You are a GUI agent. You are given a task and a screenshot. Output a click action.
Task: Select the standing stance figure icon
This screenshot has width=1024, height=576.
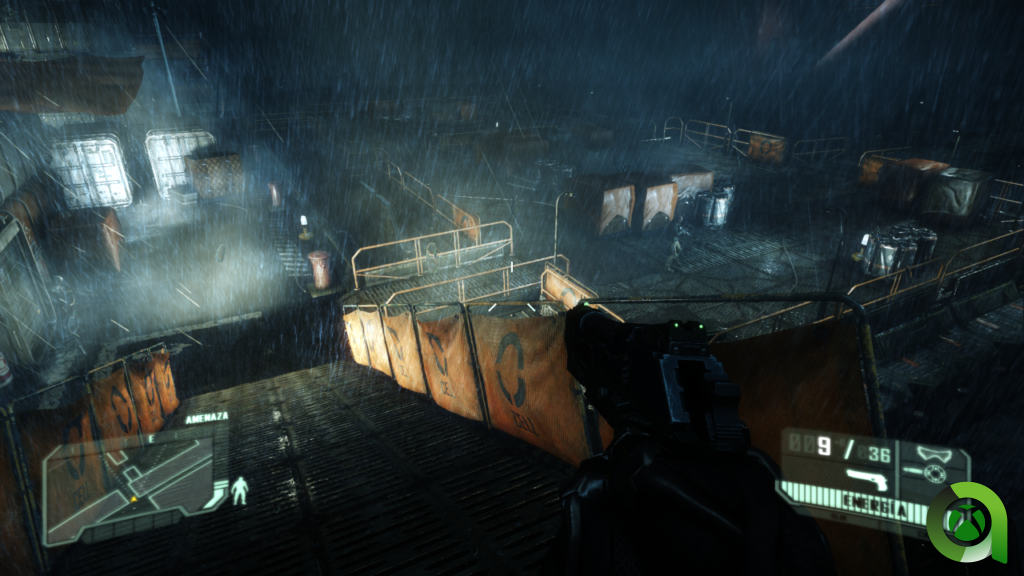tap(239, 490)
